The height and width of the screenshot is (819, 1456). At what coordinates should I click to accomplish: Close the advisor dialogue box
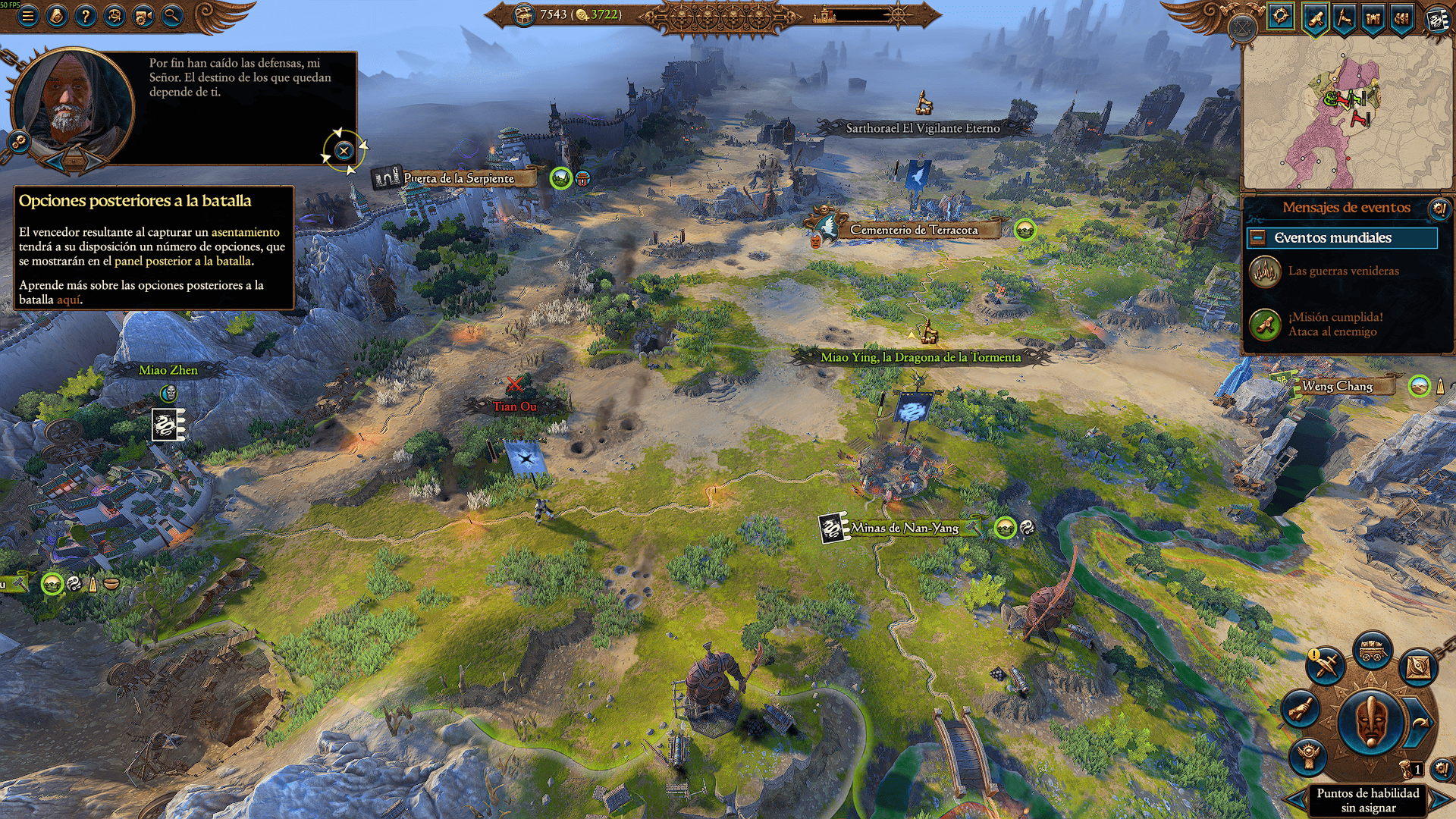click(x=344, y=150)
